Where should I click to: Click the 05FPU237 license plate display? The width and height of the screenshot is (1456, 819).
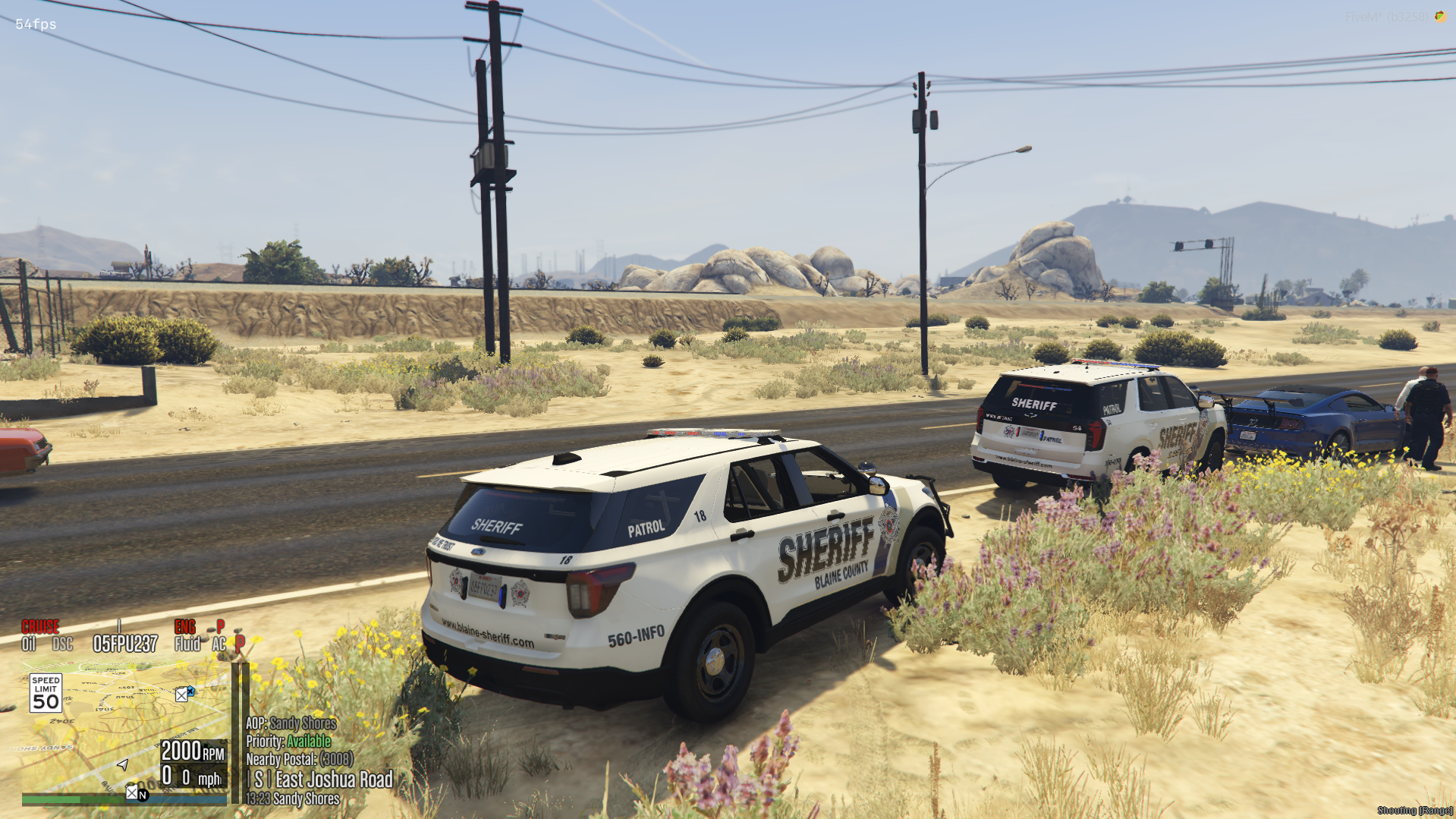[x=124, y=644]
